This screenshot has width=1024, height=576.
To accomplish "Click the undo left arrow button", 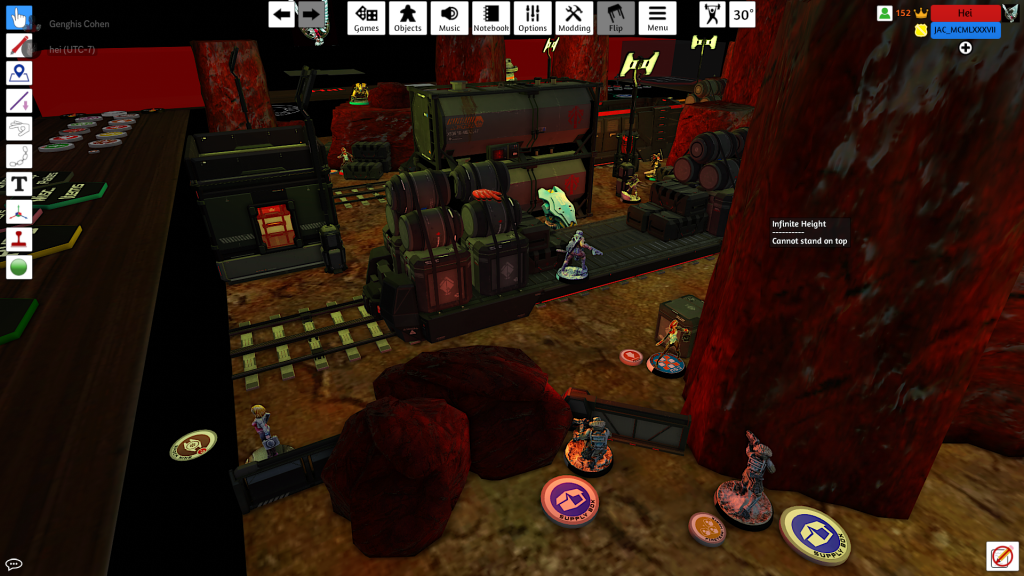I will tap(282, 14).
